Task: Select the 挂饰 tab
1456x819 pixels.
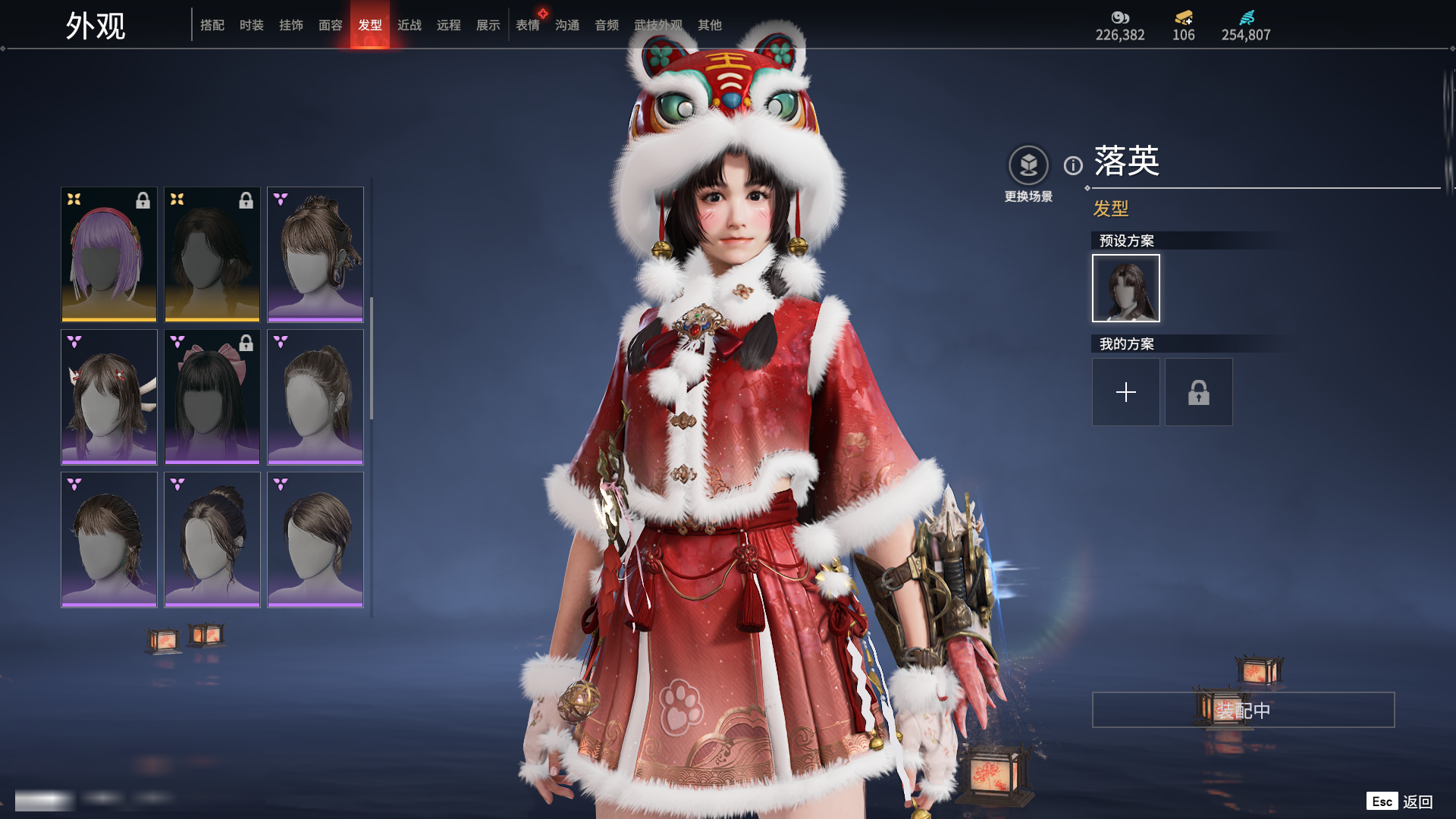Action: 291,25
